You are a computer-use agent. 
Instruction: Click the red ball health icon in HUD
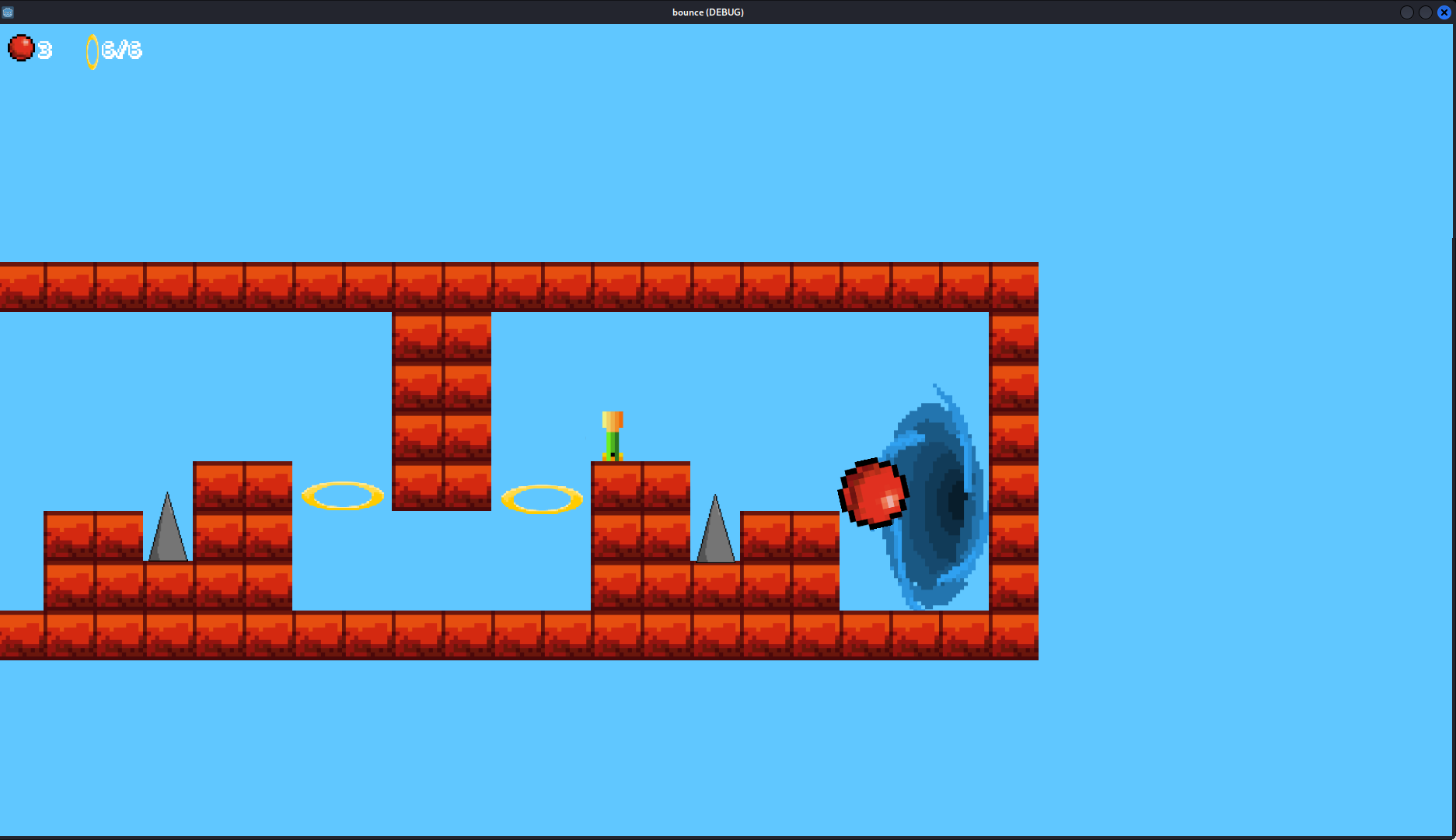click(22, 47)
